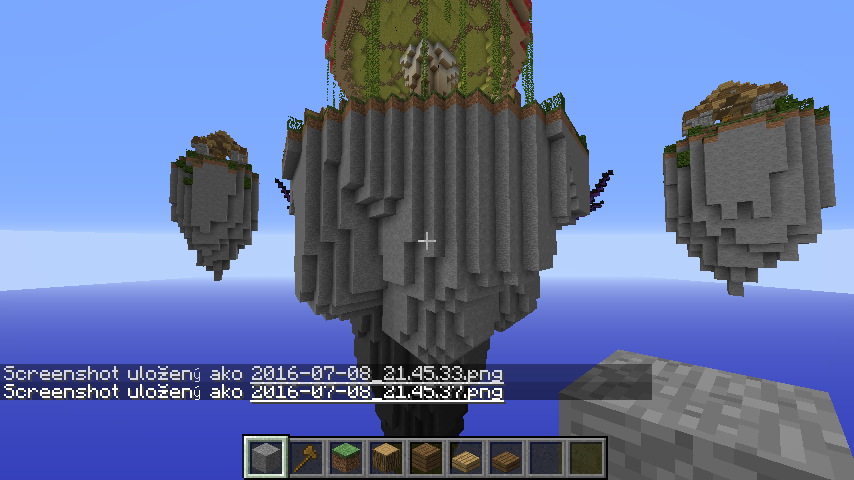The width and height of the screenshot is (854, 480).
Task: Pick the oak log hotbar slot
Action: pos(387,457)
